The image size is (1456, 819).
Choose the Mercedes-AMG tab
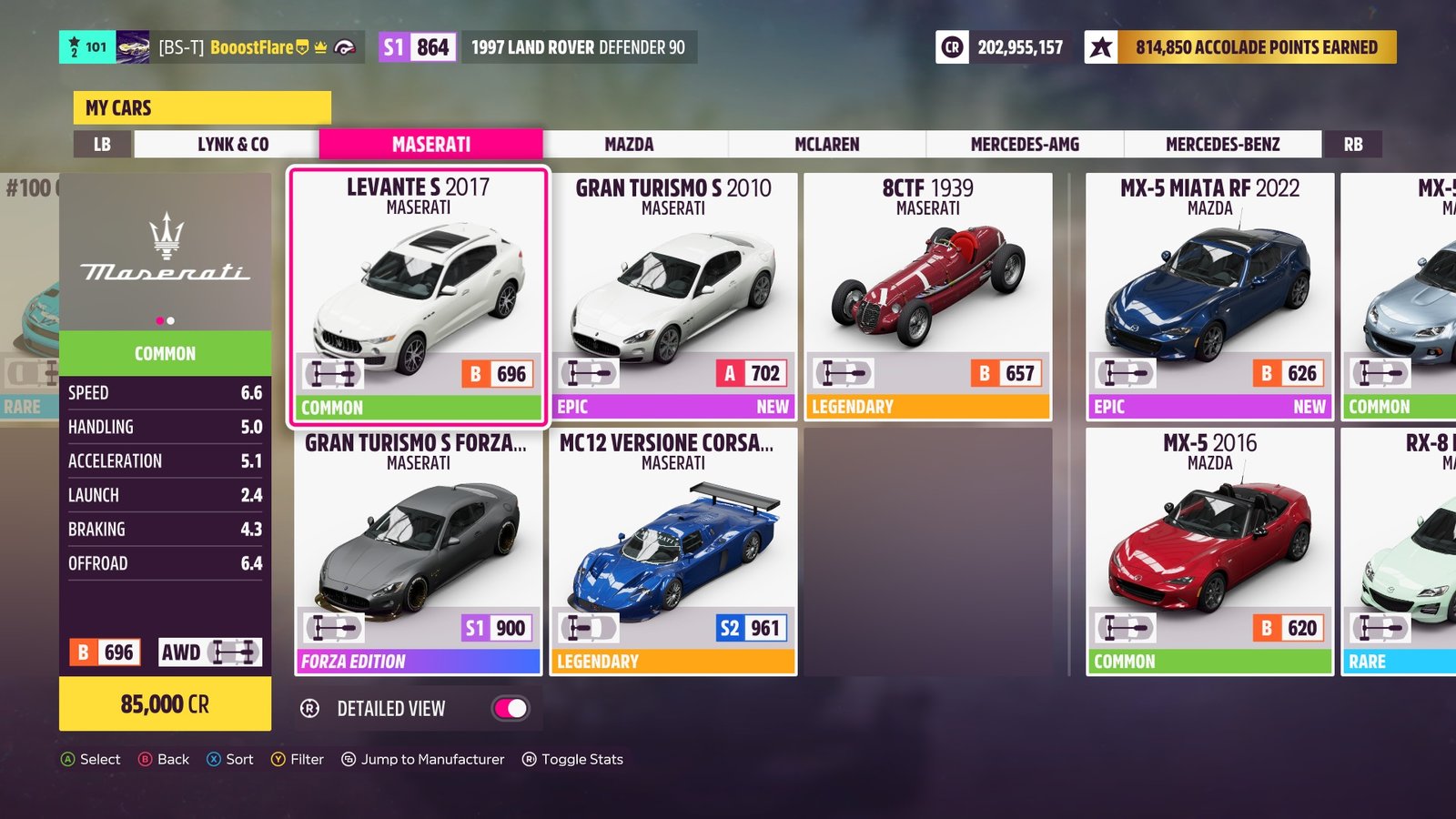(x=1025, y=145)
